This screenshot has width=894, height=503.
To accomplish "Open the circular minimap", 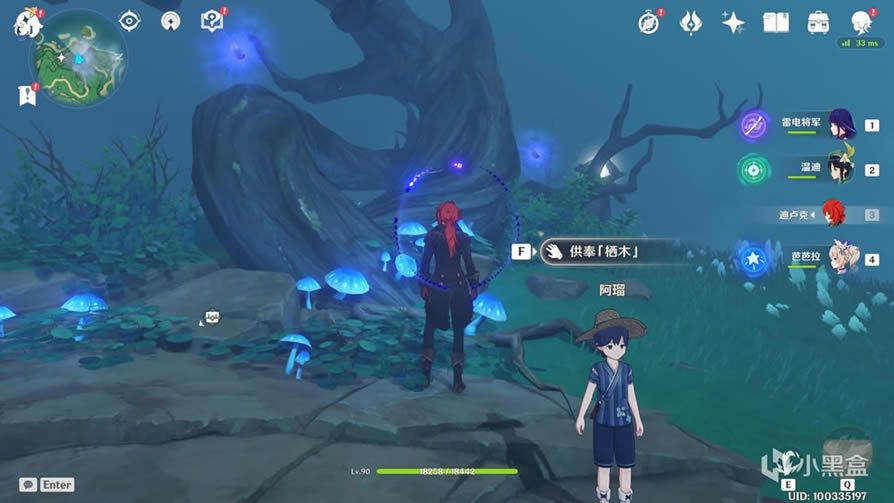I will [x=78, y=59].
